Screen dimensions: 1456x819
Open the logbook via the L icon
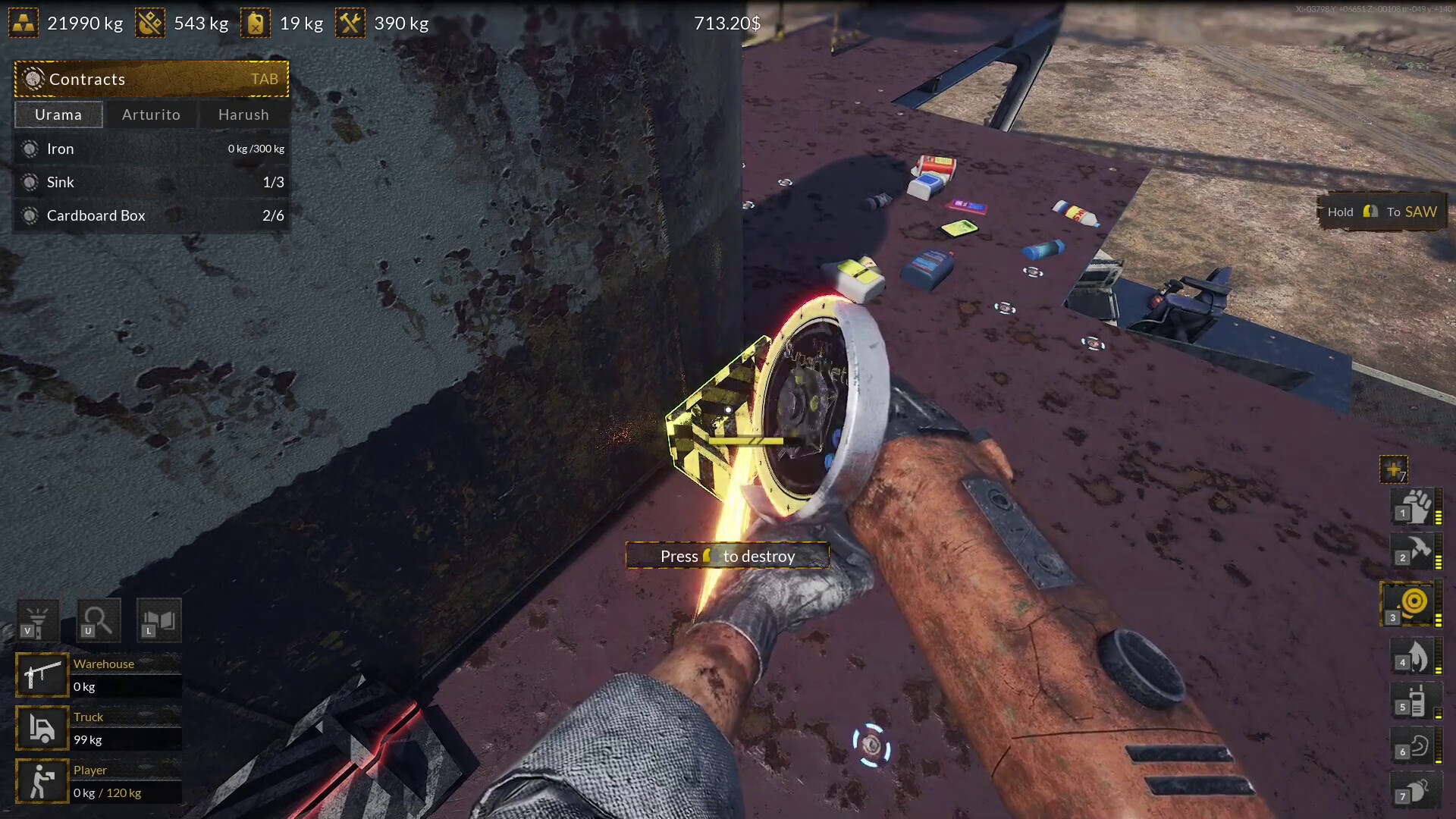pos(158,620)
